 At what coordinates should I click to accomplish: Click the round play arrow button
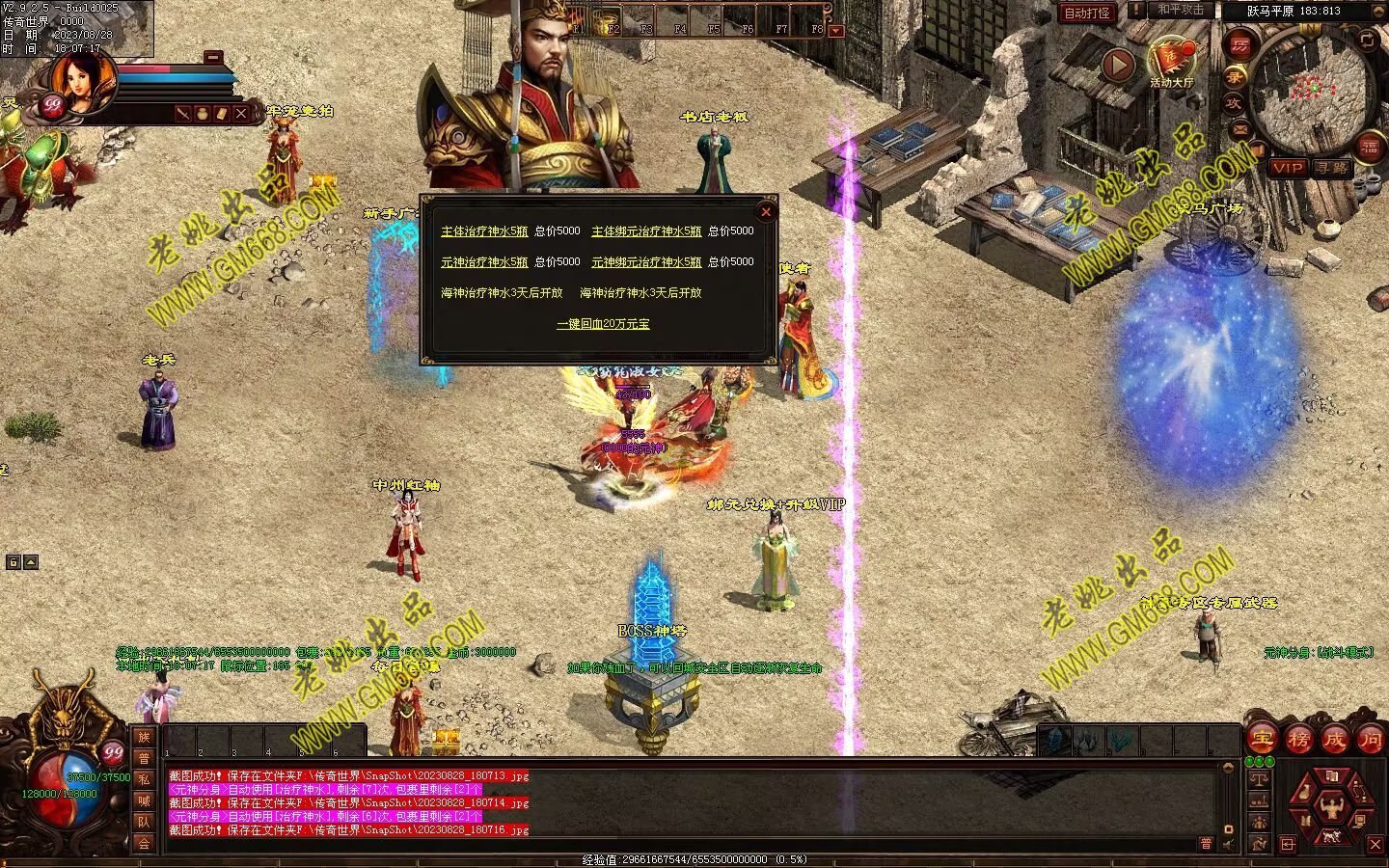click(1118, 65)
